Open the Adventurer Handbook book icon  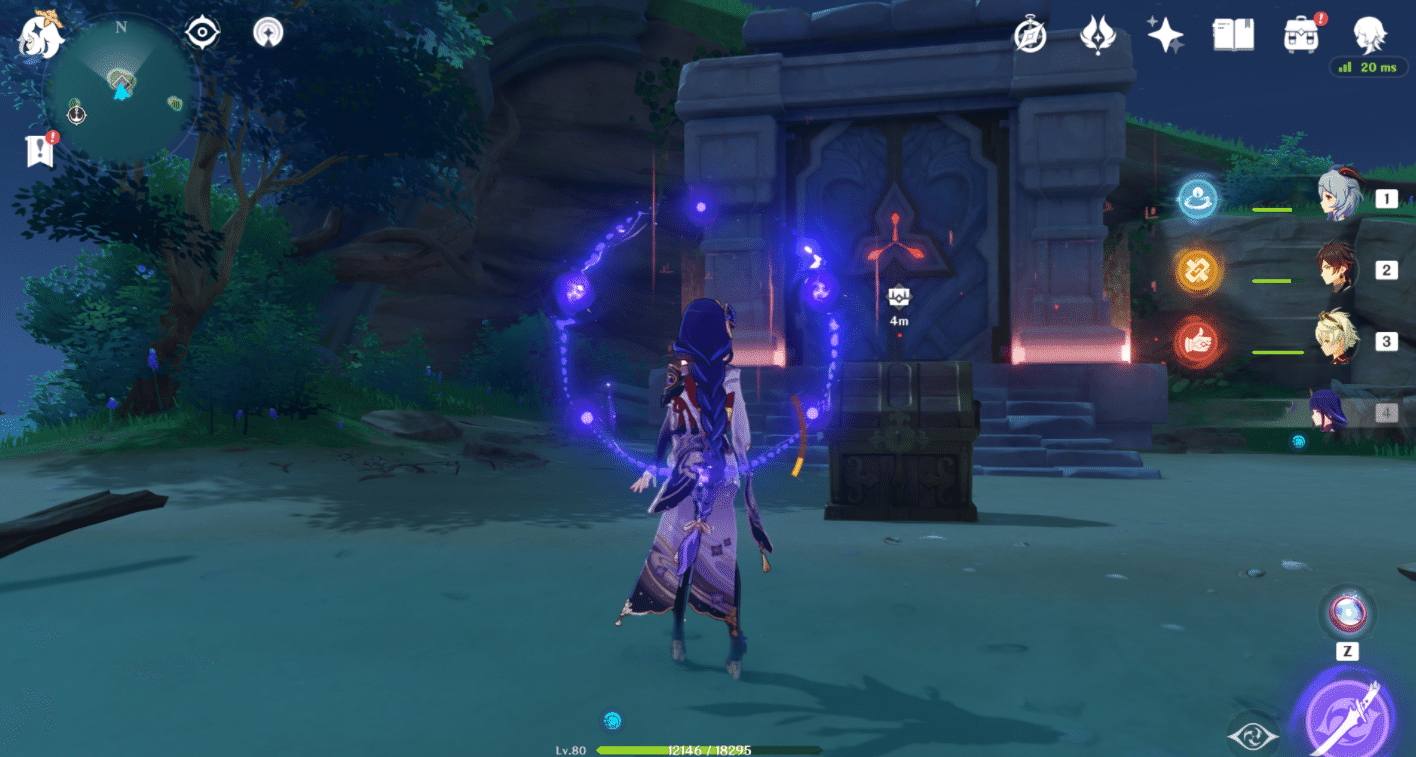click(1233, 33)
